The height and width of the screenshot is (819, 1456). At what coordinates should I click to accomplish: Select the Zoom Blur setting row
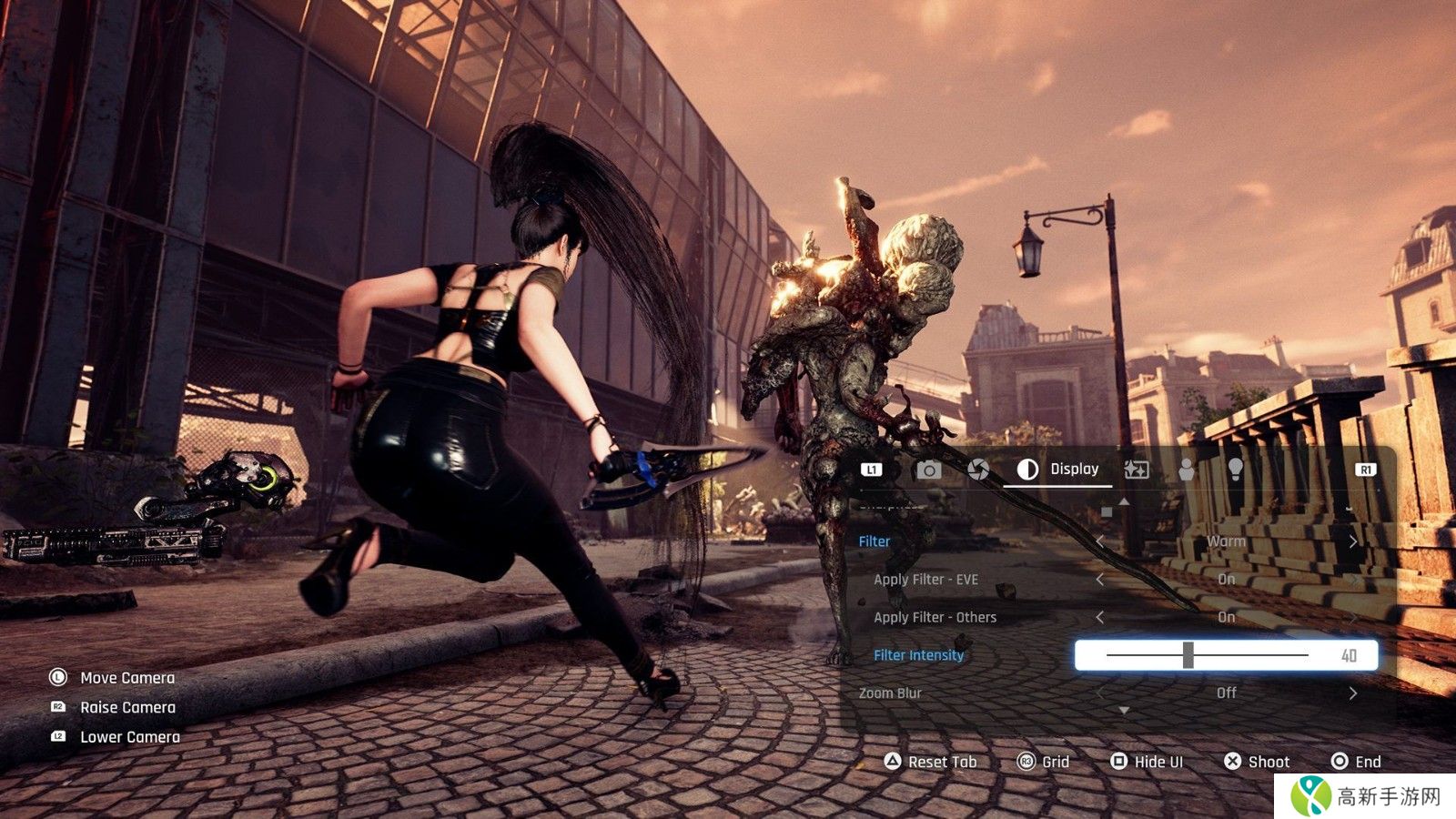click(x=890, y=693)
